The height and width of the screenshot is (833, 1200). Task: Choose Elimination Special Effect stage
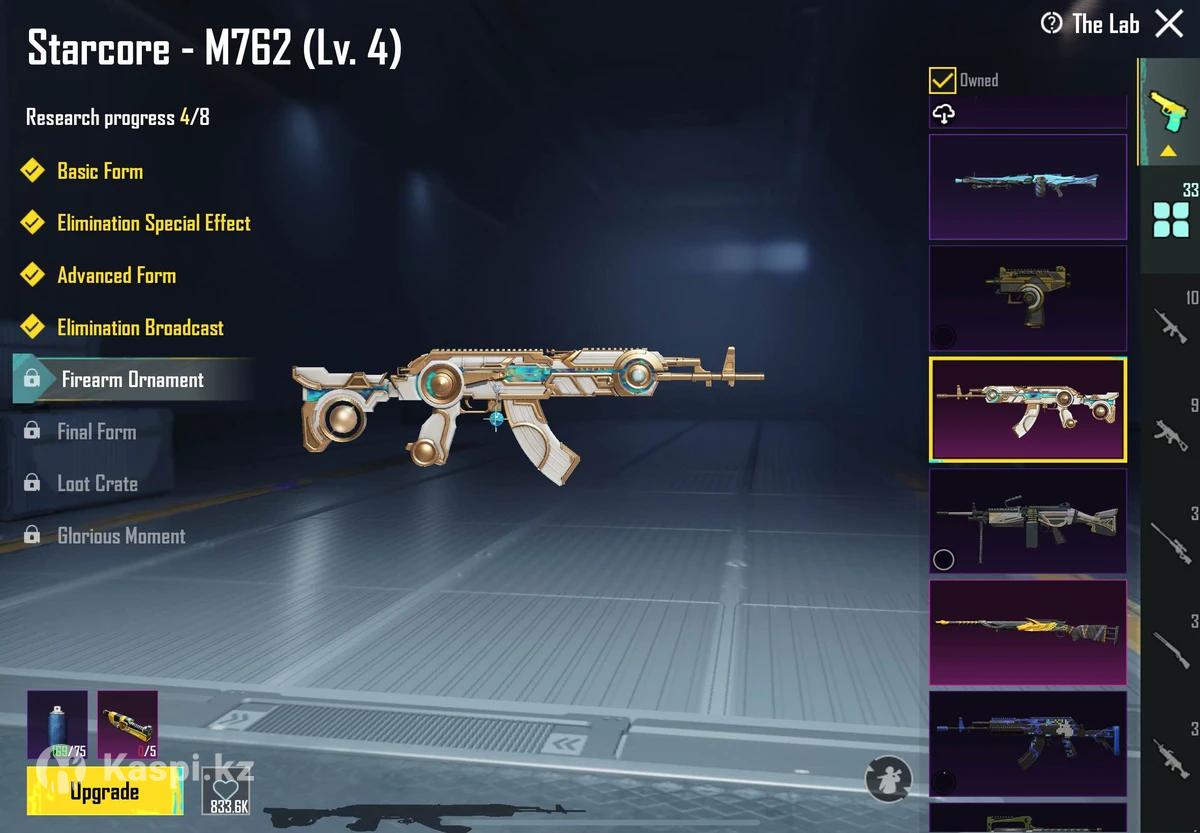click(153, 223)
